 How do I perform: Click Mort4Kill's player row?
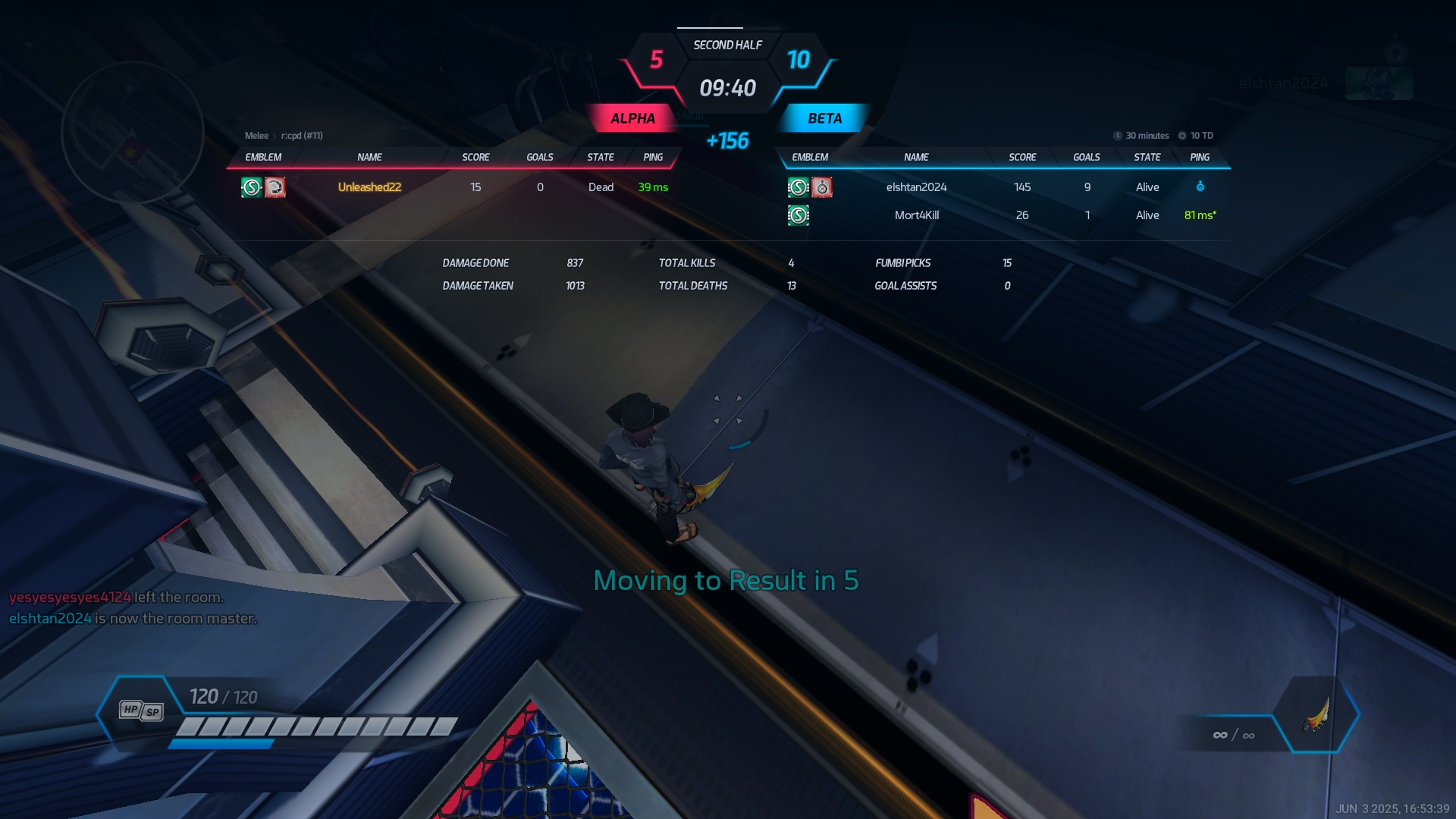916,215
